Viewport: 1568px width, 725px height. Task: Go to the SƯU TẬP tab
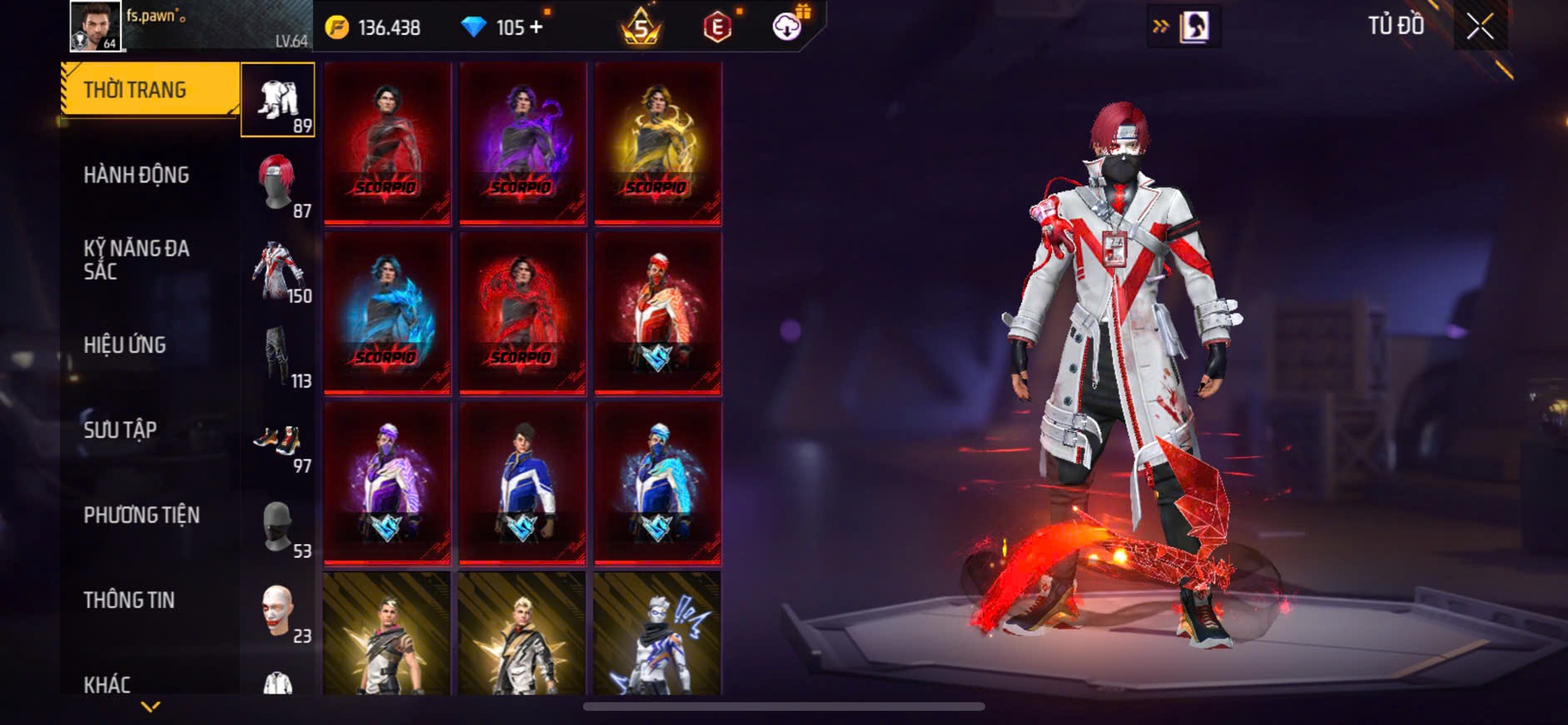120,430
